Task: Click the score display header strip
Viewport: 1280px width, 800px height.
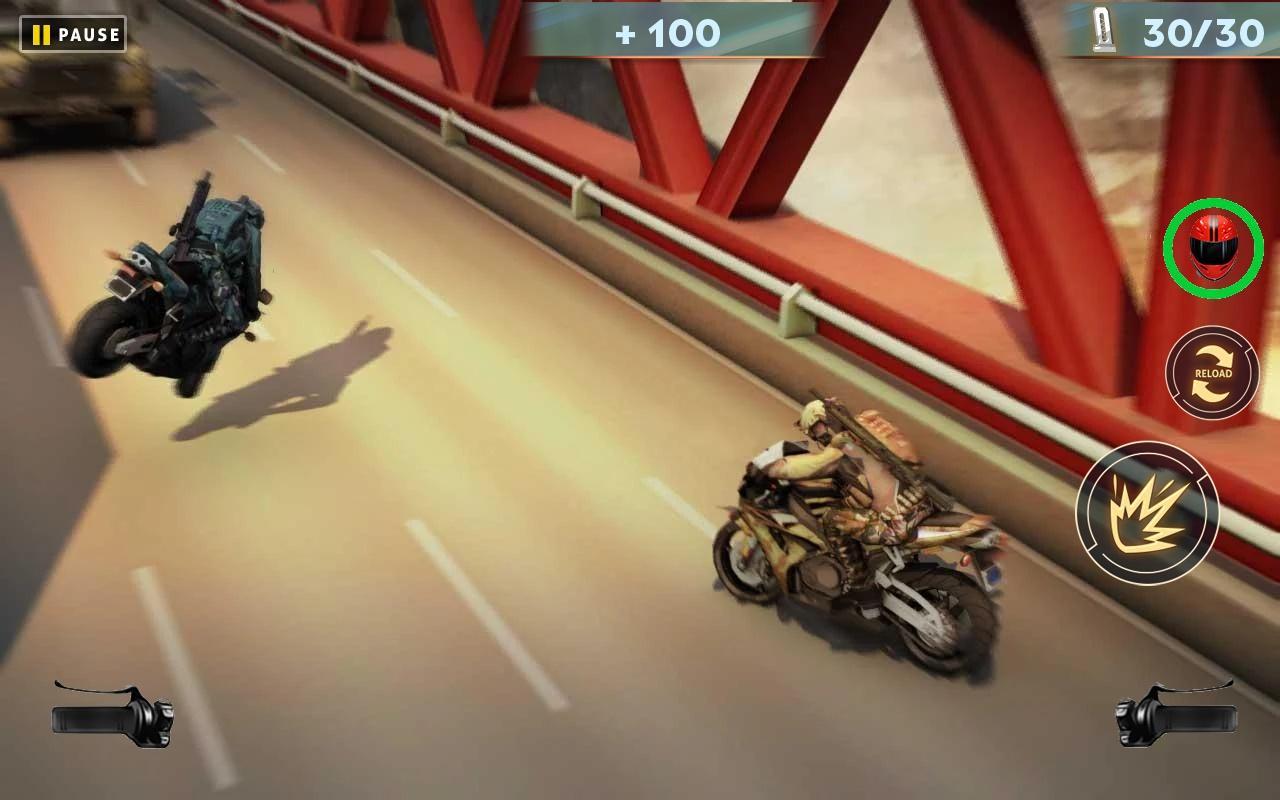Action: (672, 28)
